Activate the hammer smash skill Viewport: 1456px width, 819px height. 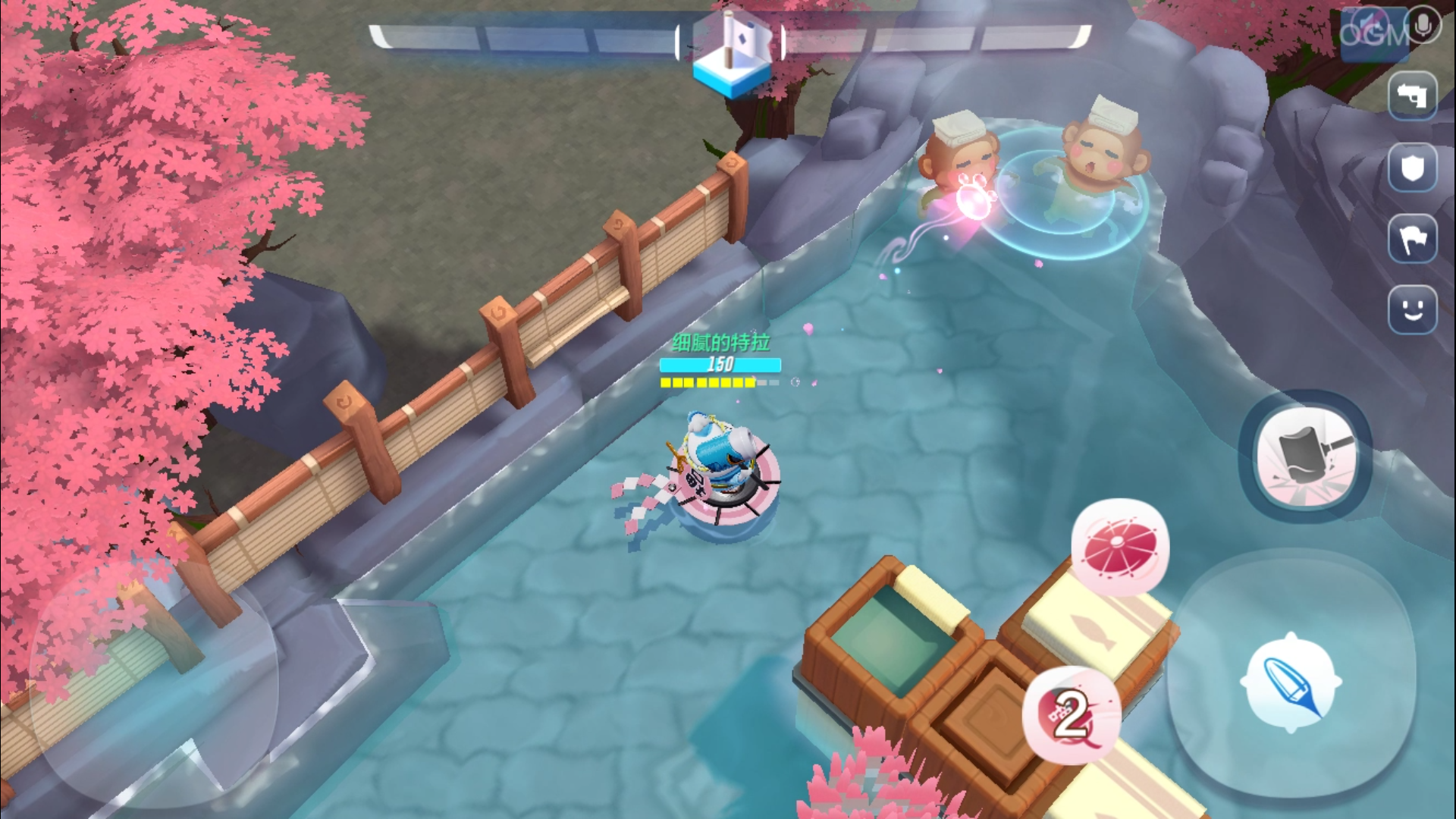click(x=1305, y=457)
